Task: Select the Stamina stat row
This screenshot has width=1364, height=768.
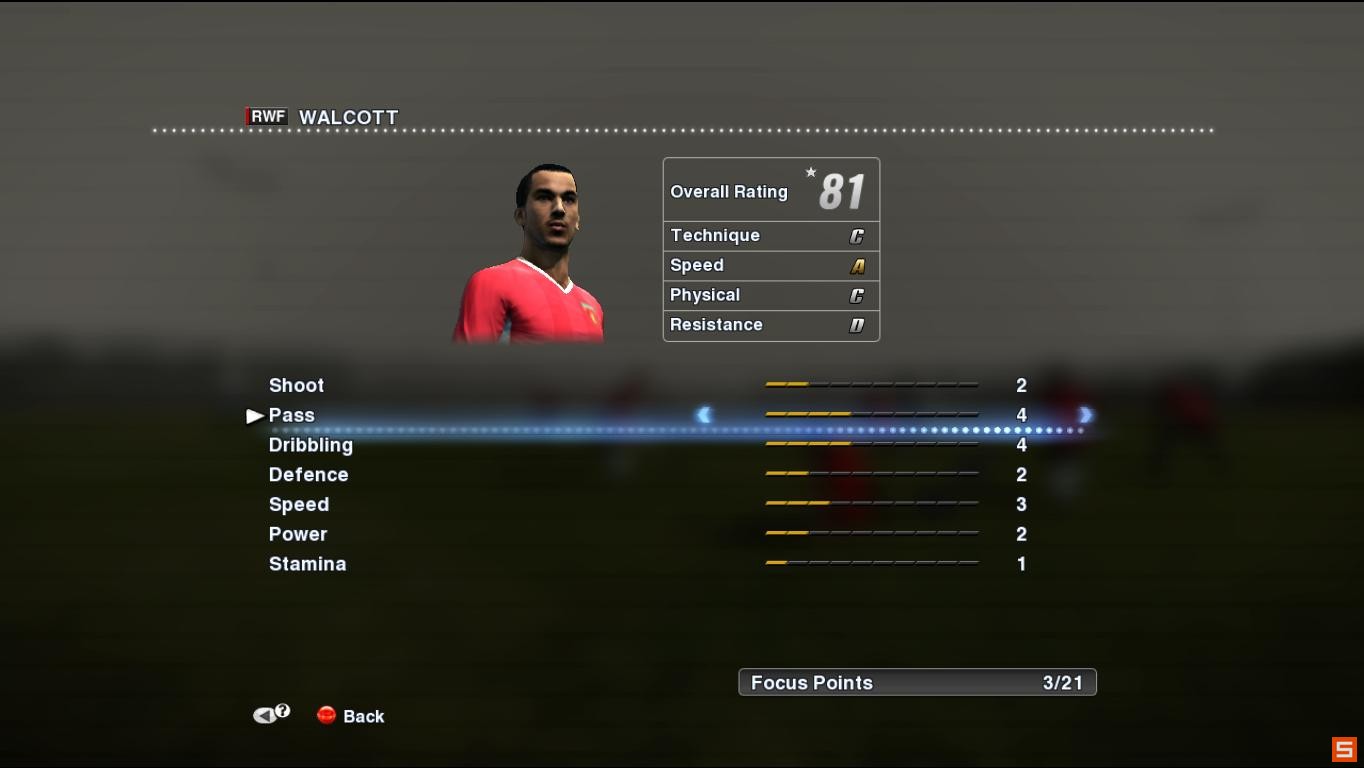Action: 307,564
